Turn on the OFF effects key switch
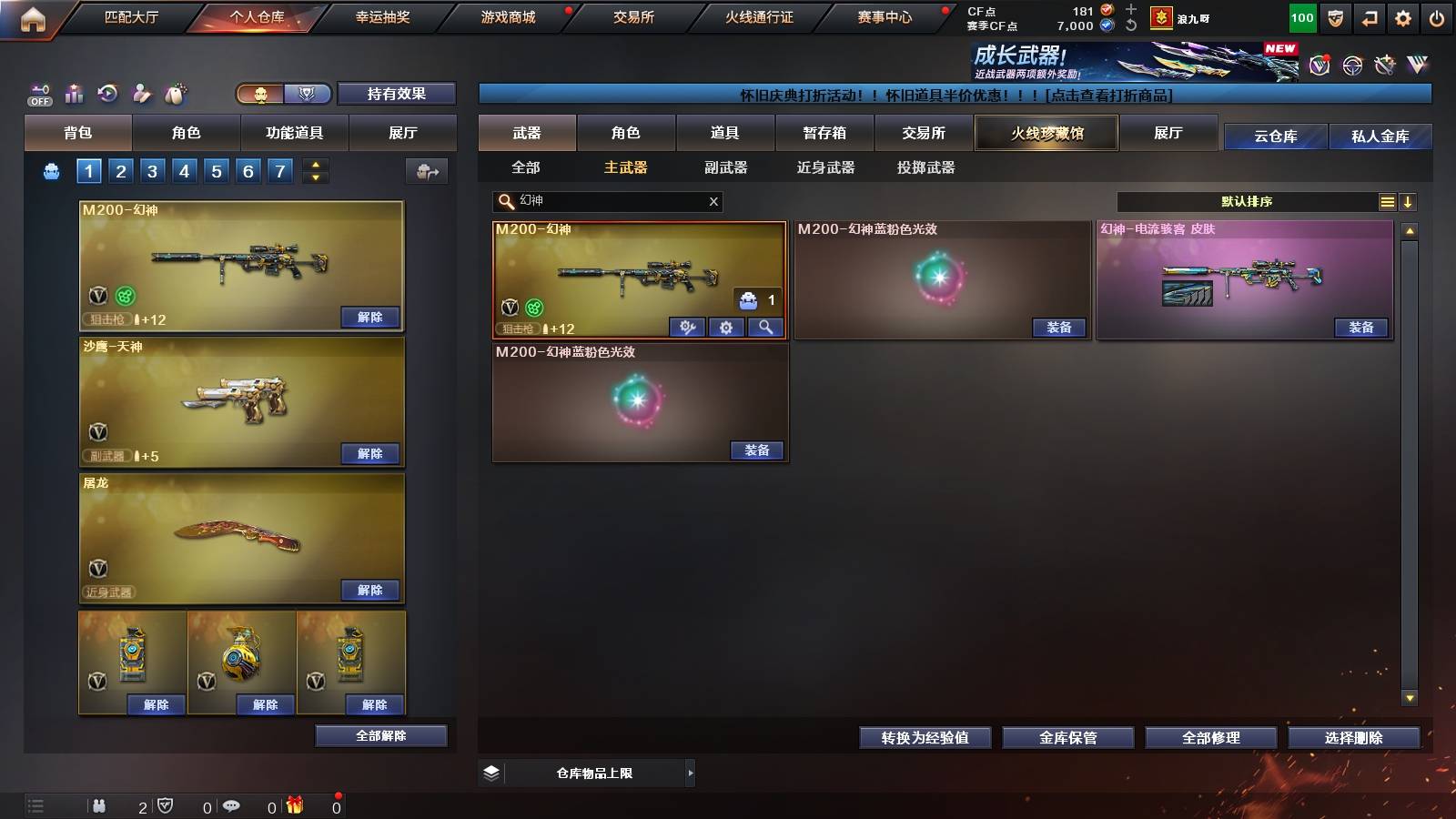The height and width of the screenshot is (819, 1456). 37,94
